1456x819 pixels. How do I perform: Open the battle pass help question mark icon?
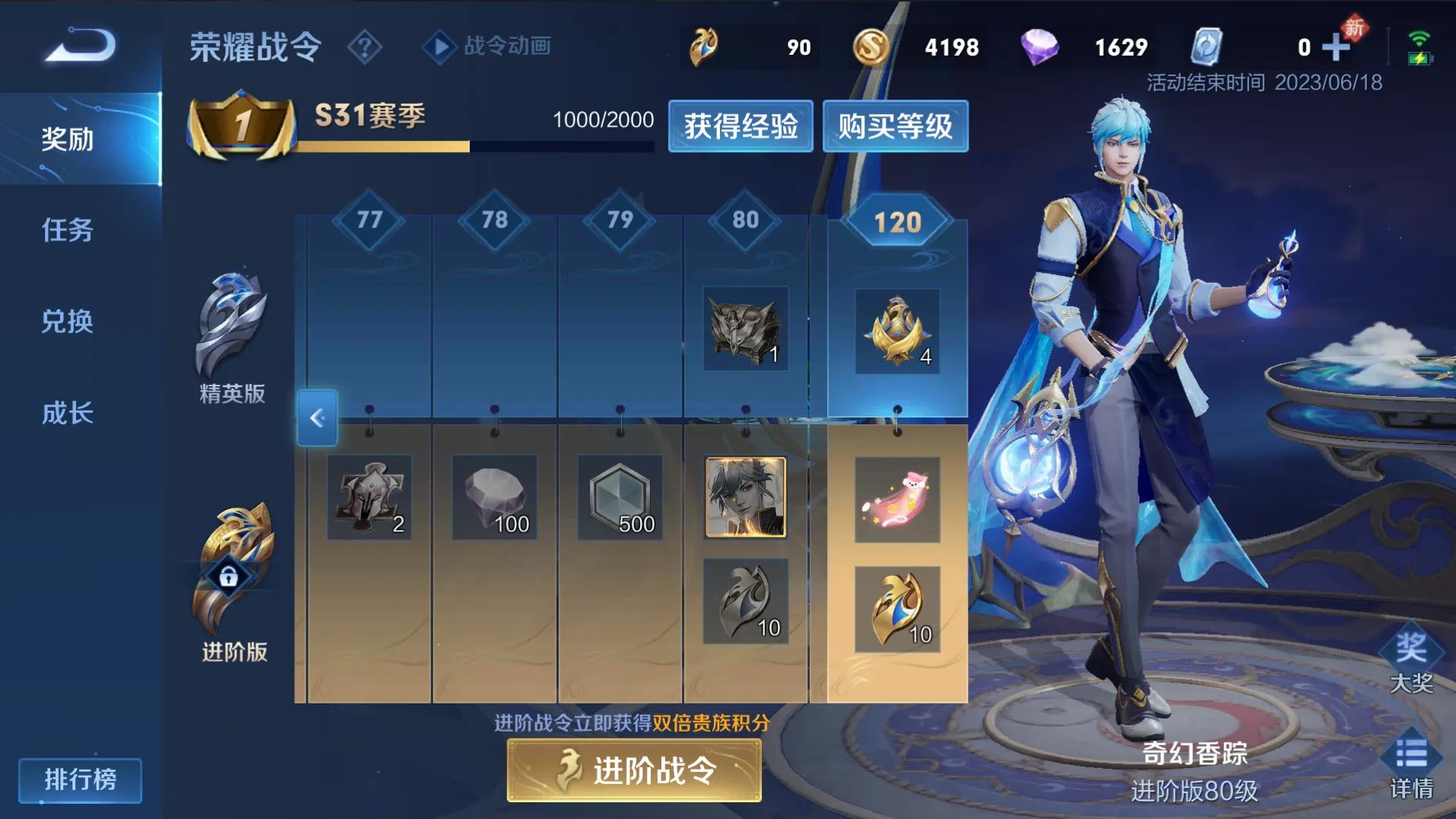[x=366, y=47]
